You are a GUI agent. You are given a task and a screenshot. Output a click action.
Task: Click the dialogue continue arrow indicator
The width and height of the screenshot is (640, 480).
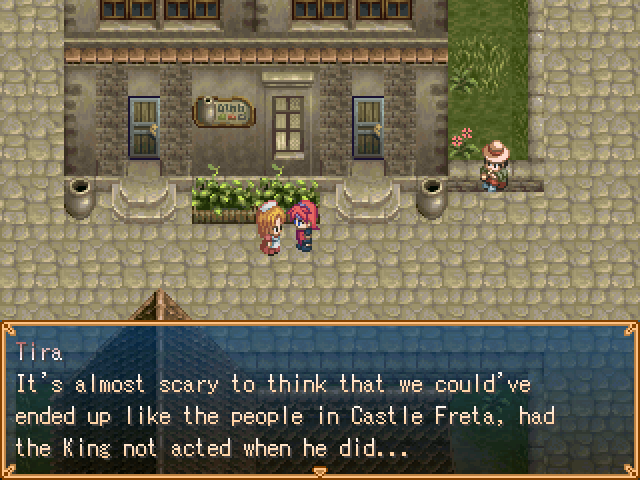319,470
